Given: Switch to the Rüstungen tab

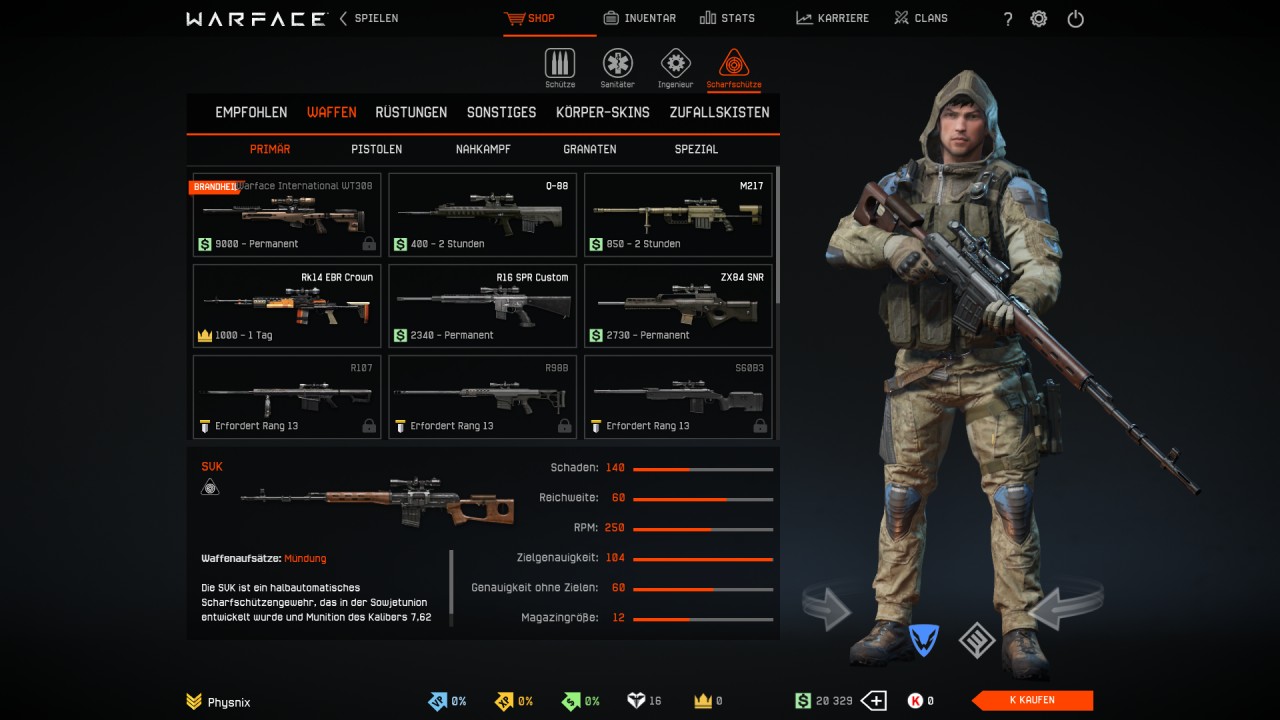Looking at the screenshot, I should [x=411, y=112].
